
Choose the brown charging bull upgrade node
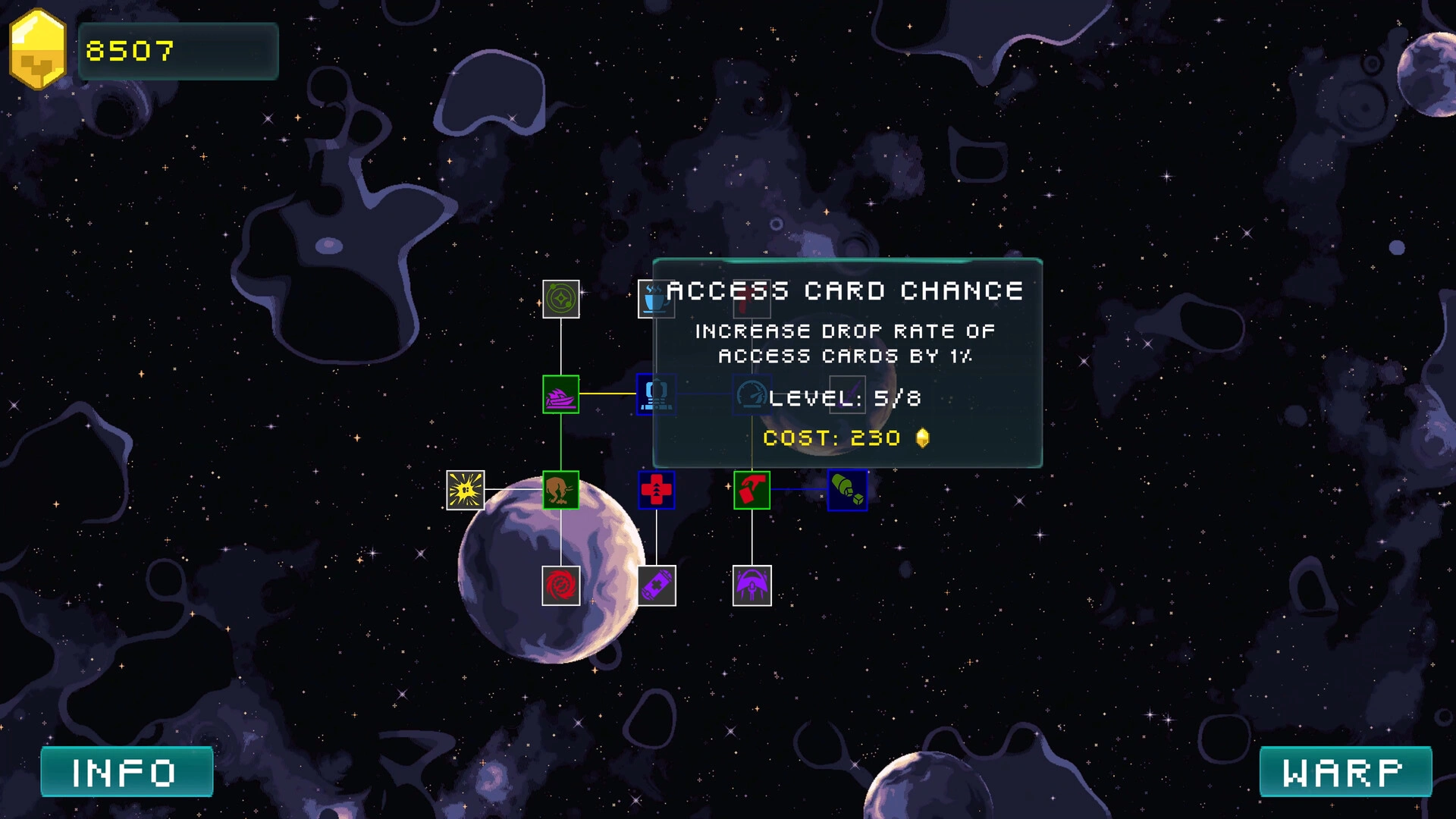[x=561, y=490]
